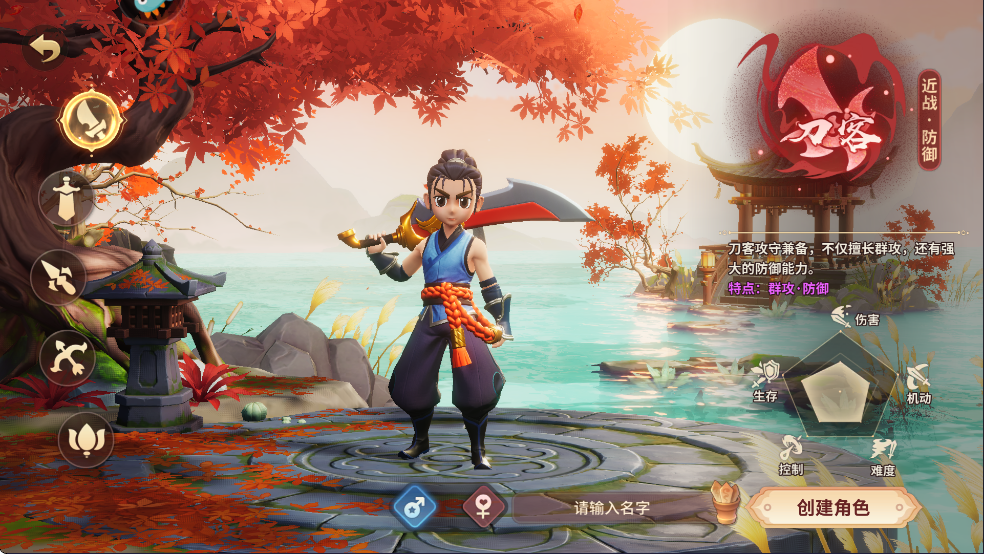Focus the 请输入名字 name input field
The width and height of the screenshot is (984, 554).
coord(612,508)
